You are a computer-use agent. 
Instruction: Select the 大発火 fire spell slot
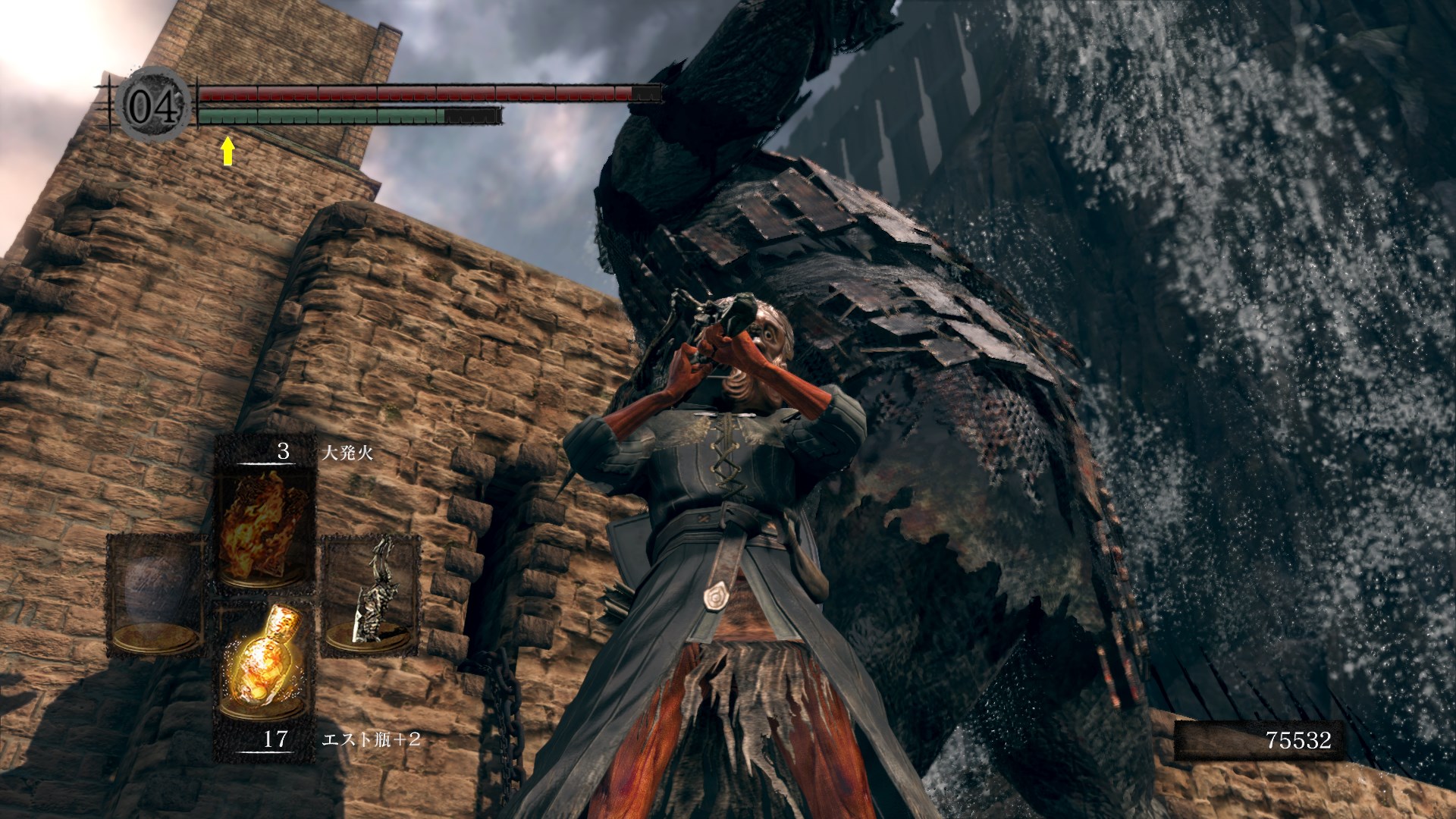tap(264, 525)
